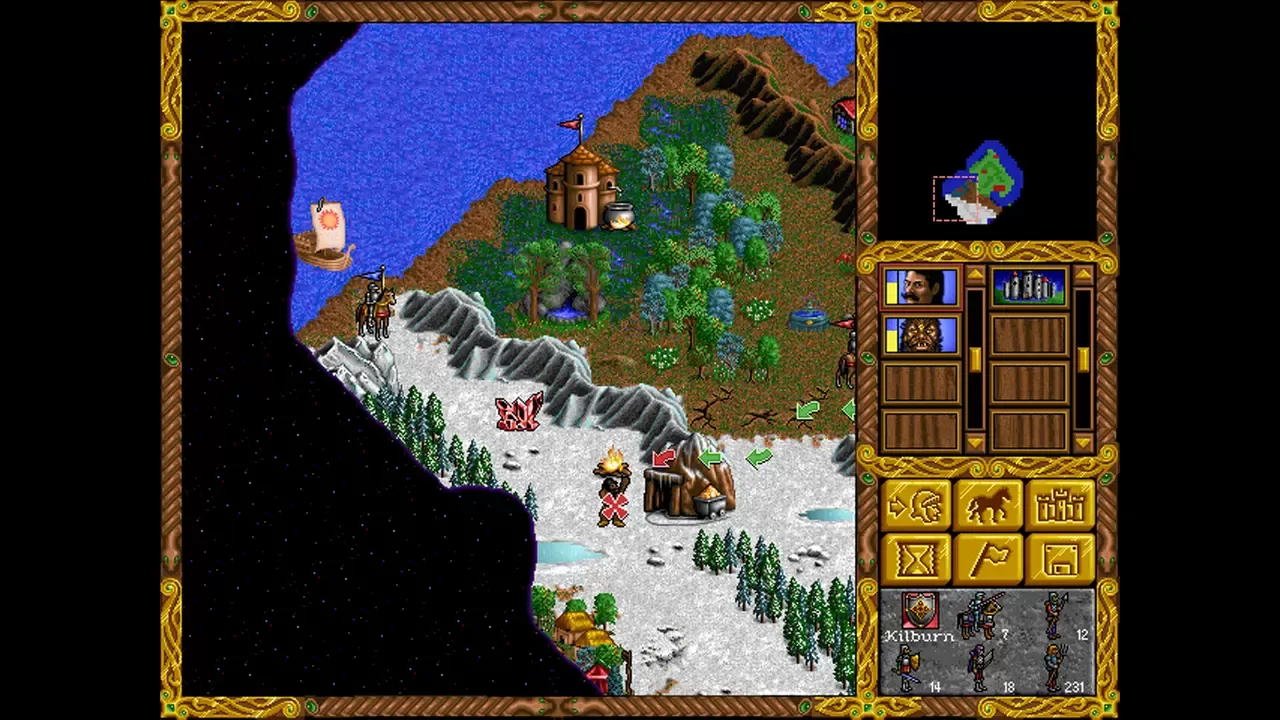Select the mustached hero portrait

click(921, 288)
